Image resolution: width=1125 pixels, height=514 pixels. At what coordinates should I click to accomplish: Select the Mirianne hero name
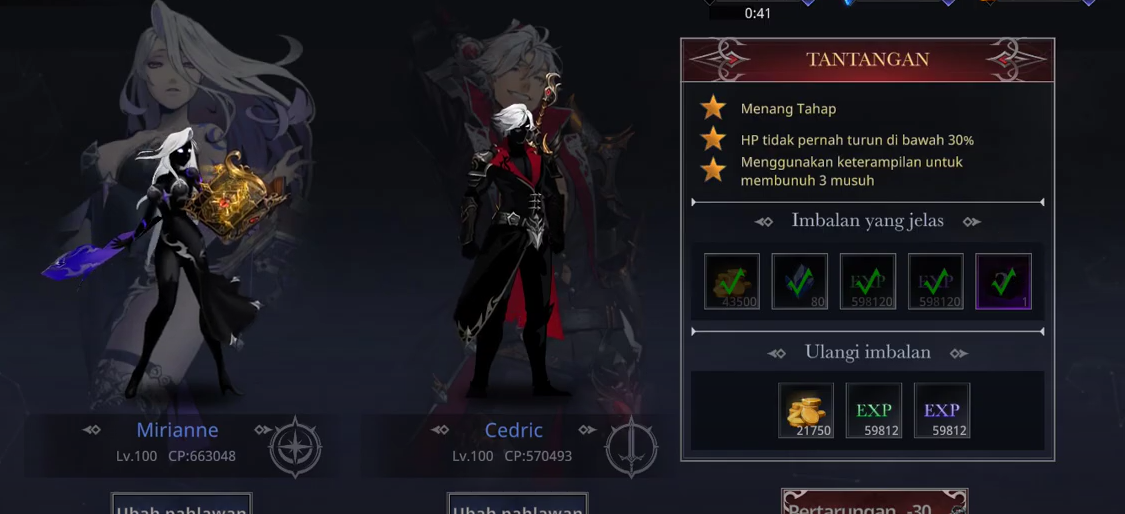tap(177, 430)
